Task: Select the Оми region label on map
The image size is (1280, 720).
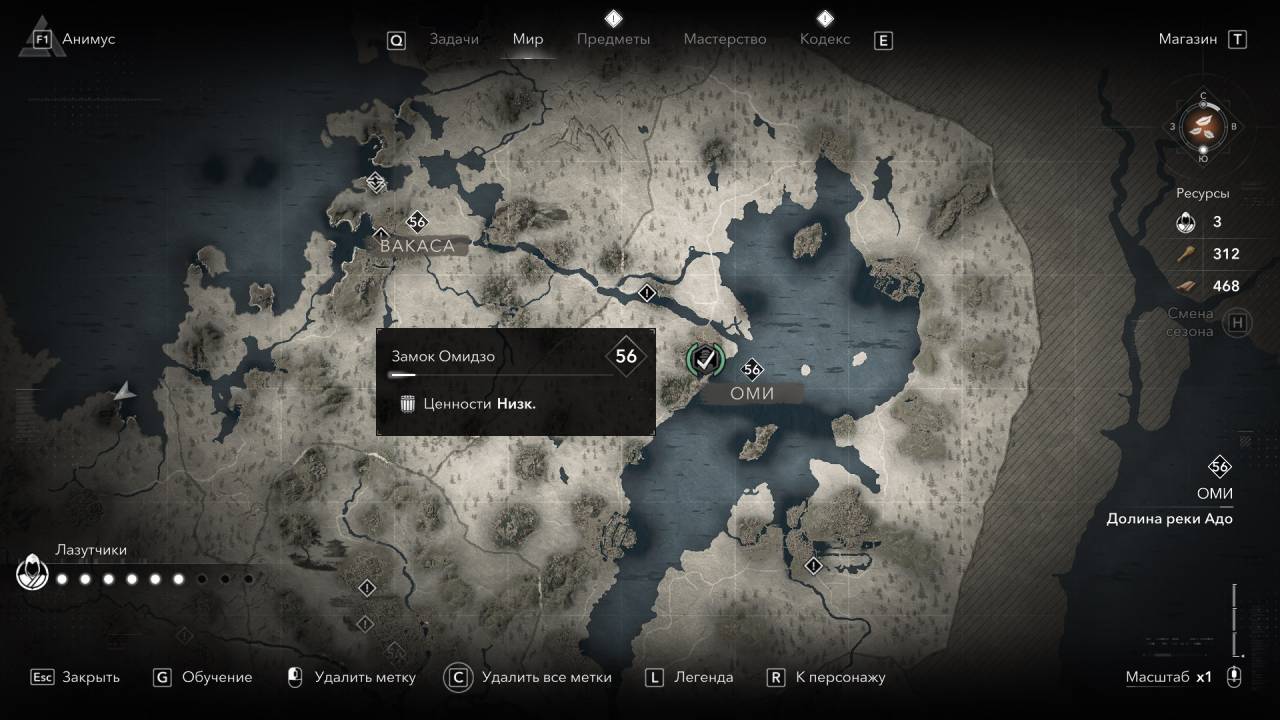Action: click(x=752, y=394)
